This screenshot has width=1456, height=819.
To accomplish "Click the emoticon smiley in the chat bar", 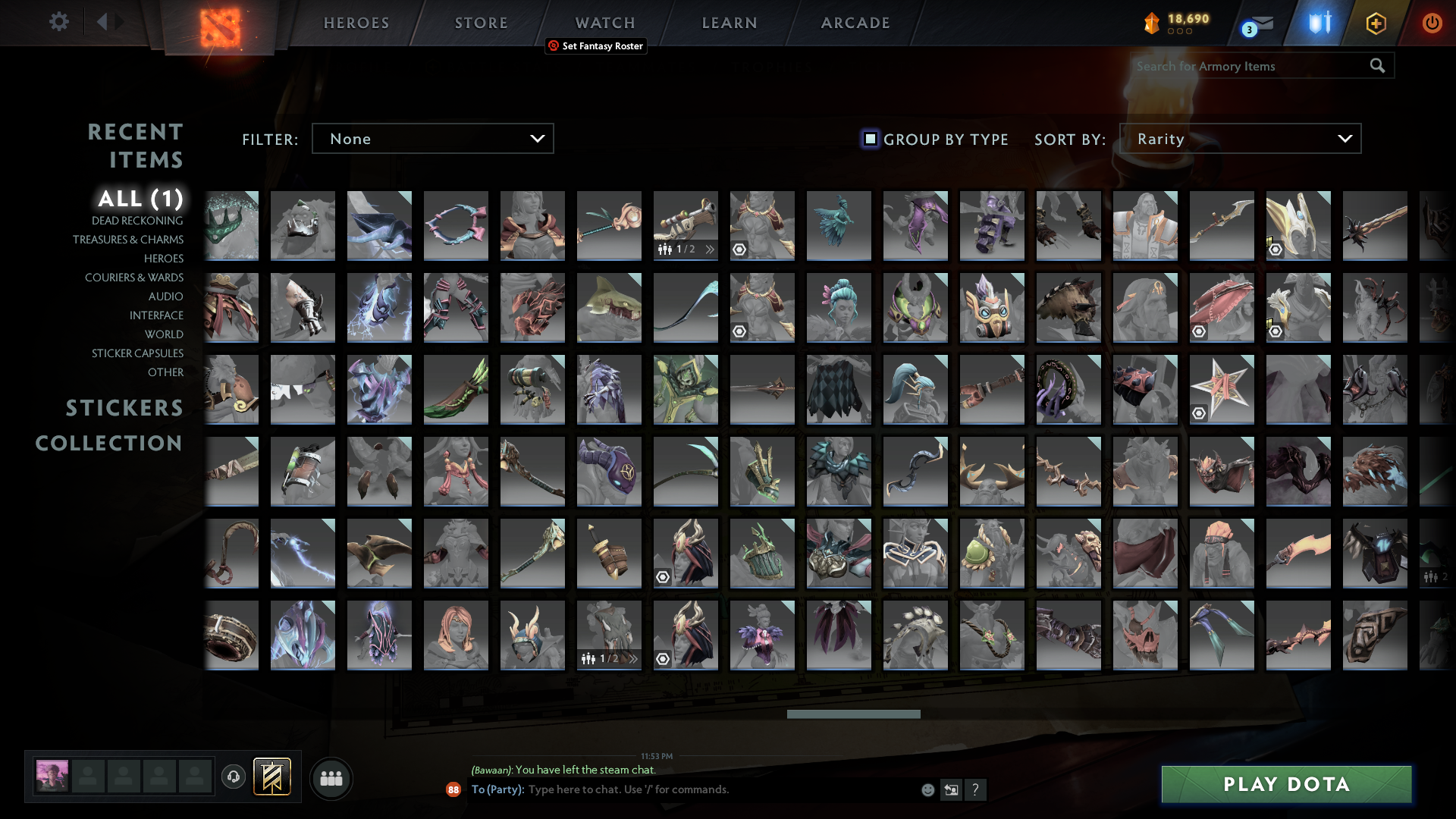I will click(927, 789).
